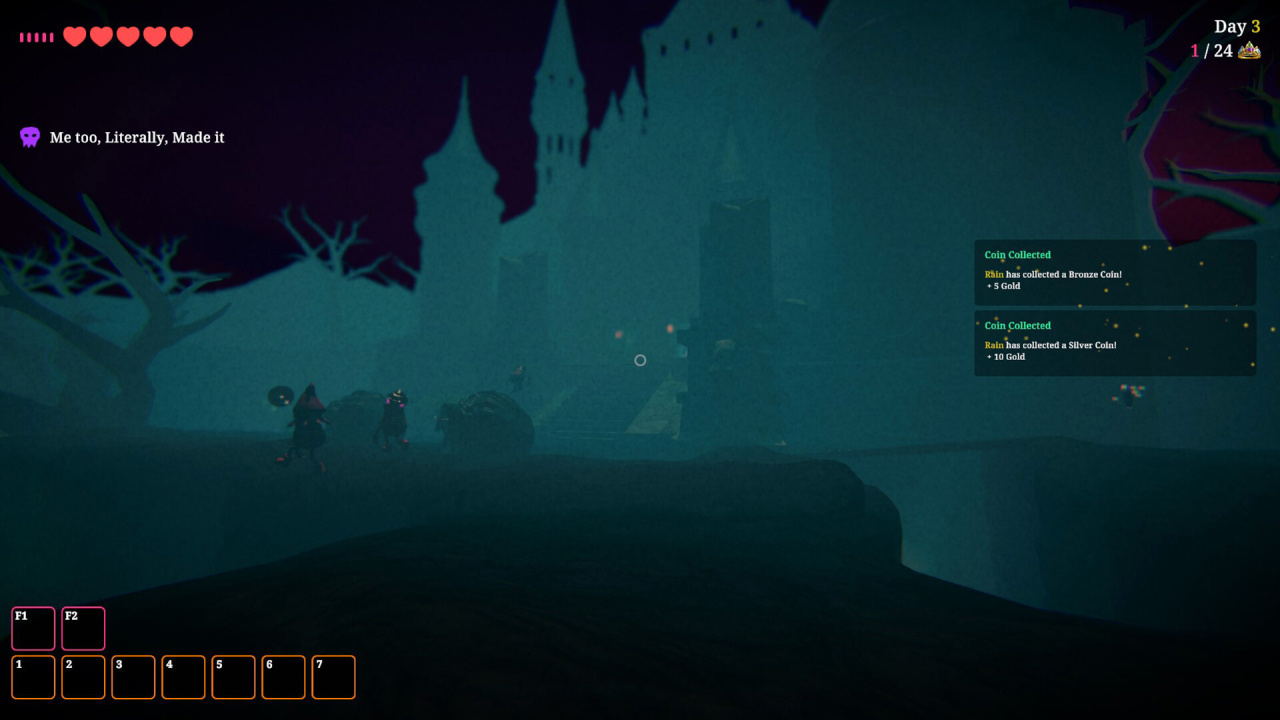Click the purple skull chat icon
Image resolution: width=1280 pixels, height=720 pixels.
pyautogui.click(x=30, y=137)
